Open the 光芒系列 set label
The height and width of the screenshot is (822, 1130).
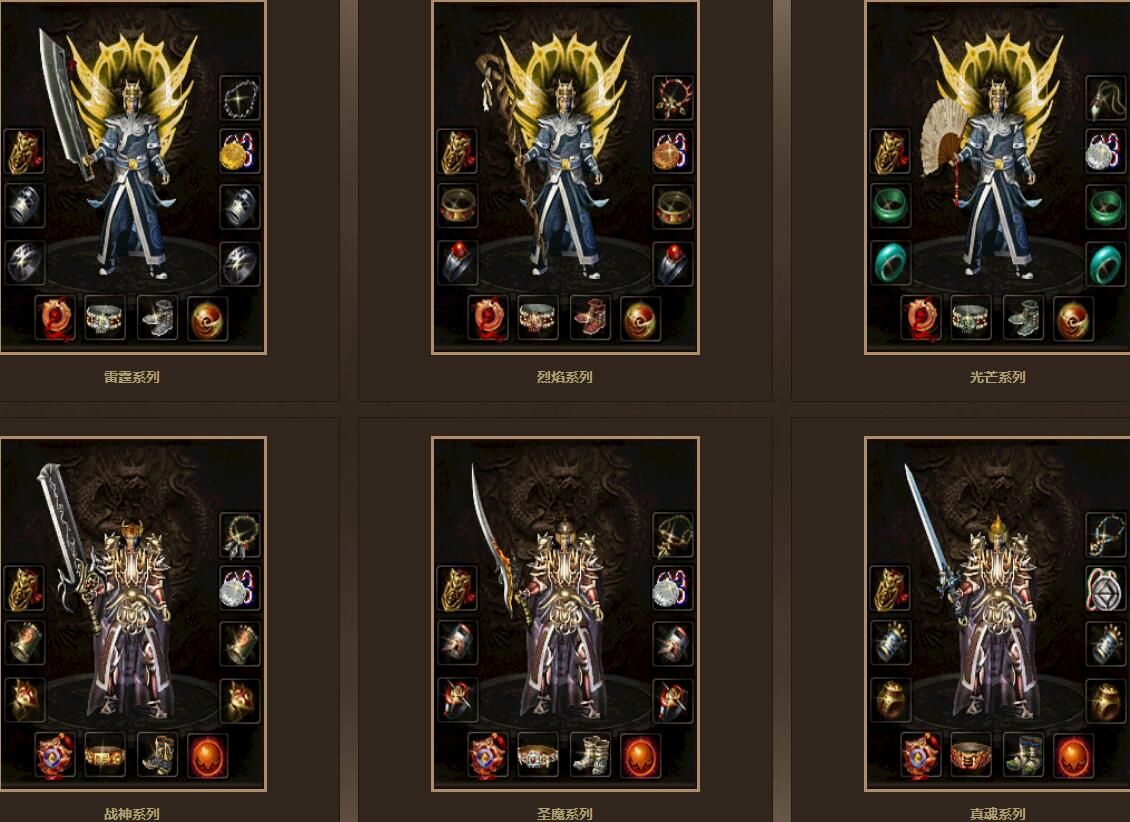point(998,377)
